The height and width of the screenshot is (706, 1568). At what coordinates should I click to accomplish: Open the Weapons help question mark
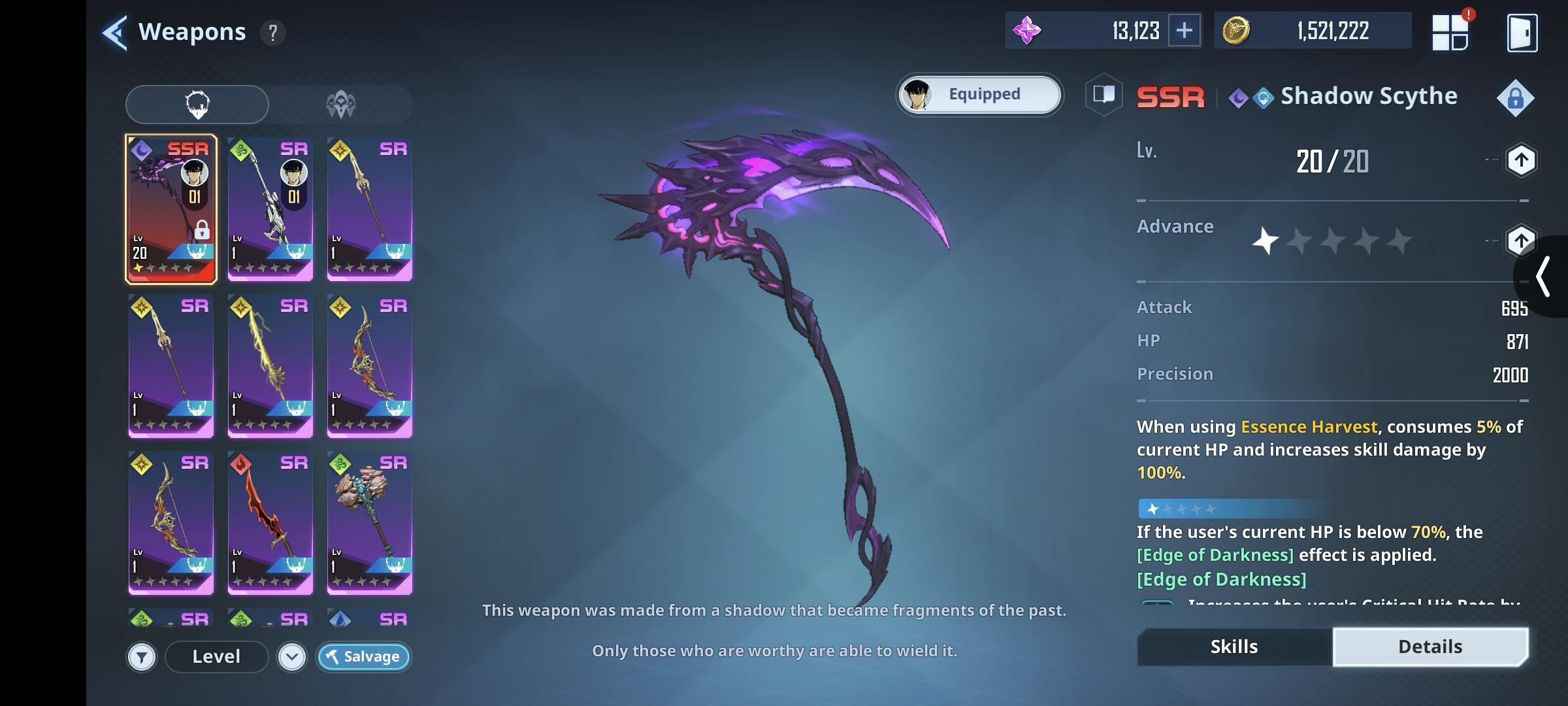(x=273, y=33)
